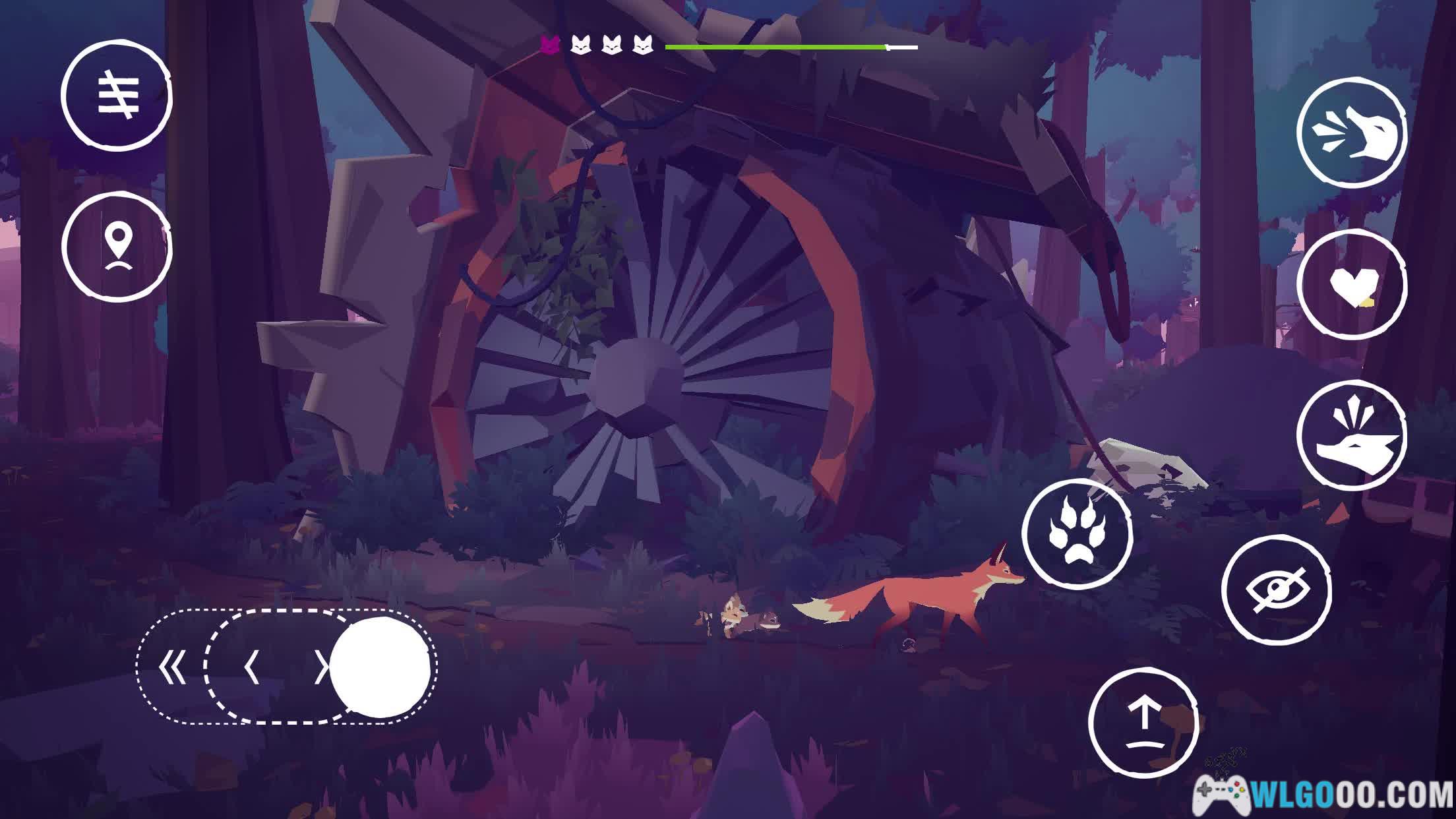Toggle the crossed-out eye sneak button
The height and width of the screenshot is (819, 1456).
[1276, 589]
